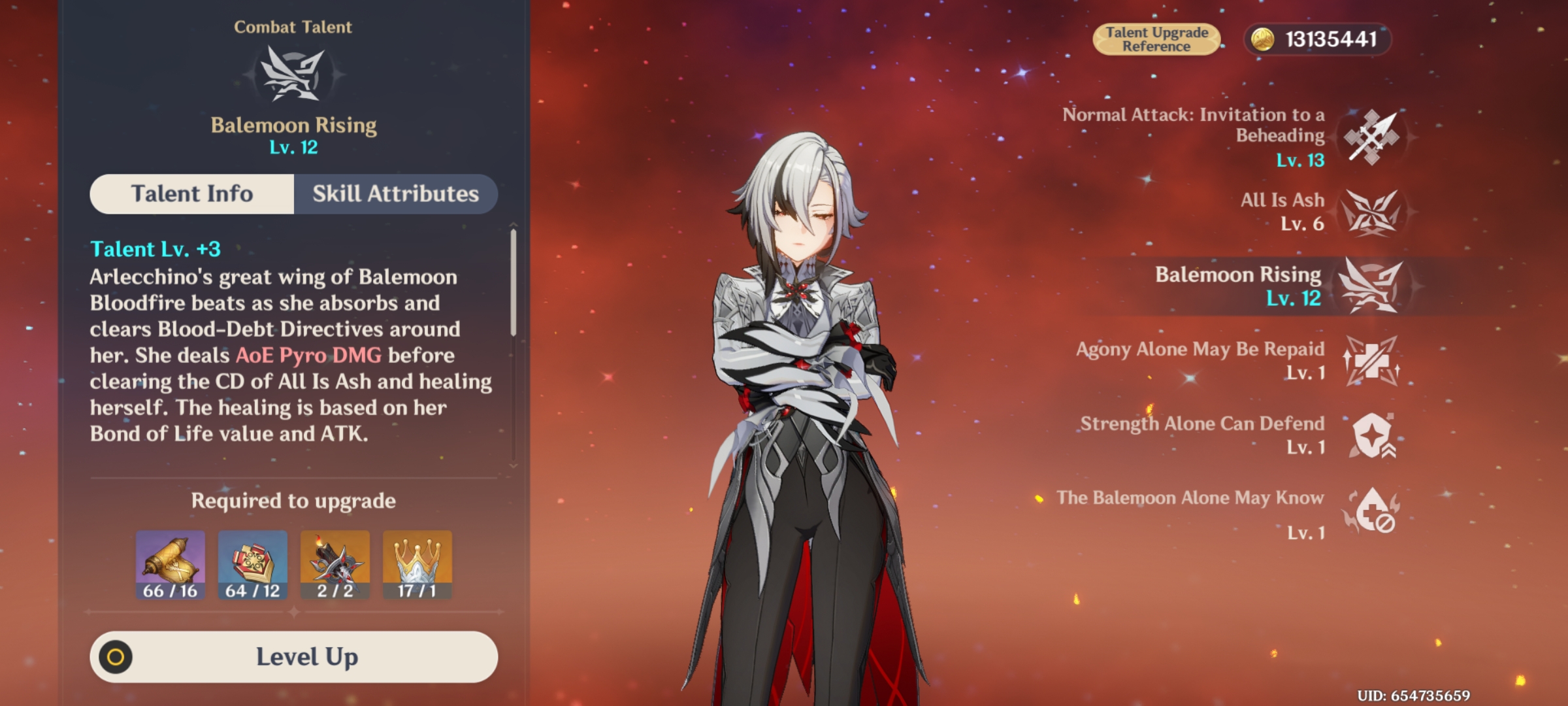
Task: Click the Balemoon Rising talent icon
Action: click(1371, 288)
